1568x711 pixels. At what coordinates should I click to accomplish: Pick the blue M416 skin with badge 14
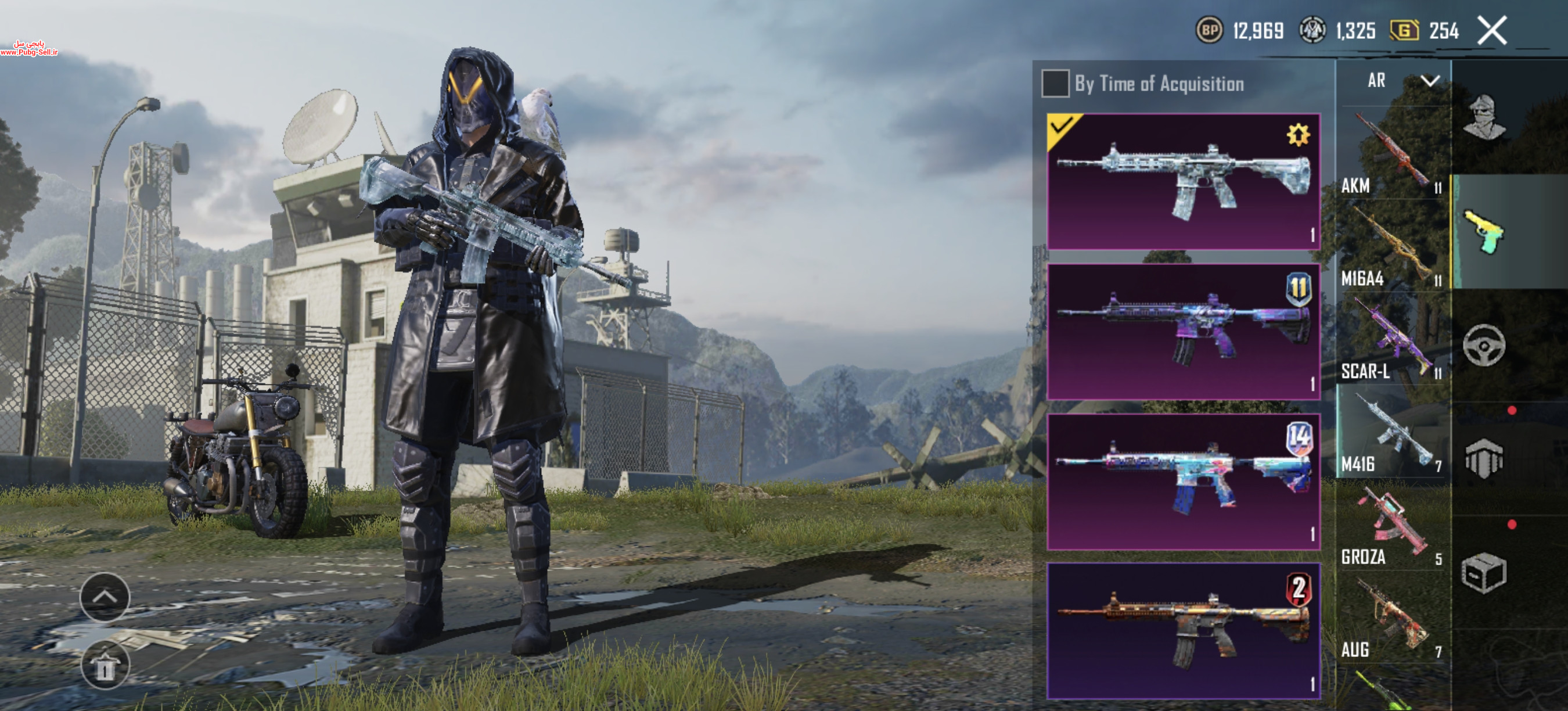[x=1183, y=482]
